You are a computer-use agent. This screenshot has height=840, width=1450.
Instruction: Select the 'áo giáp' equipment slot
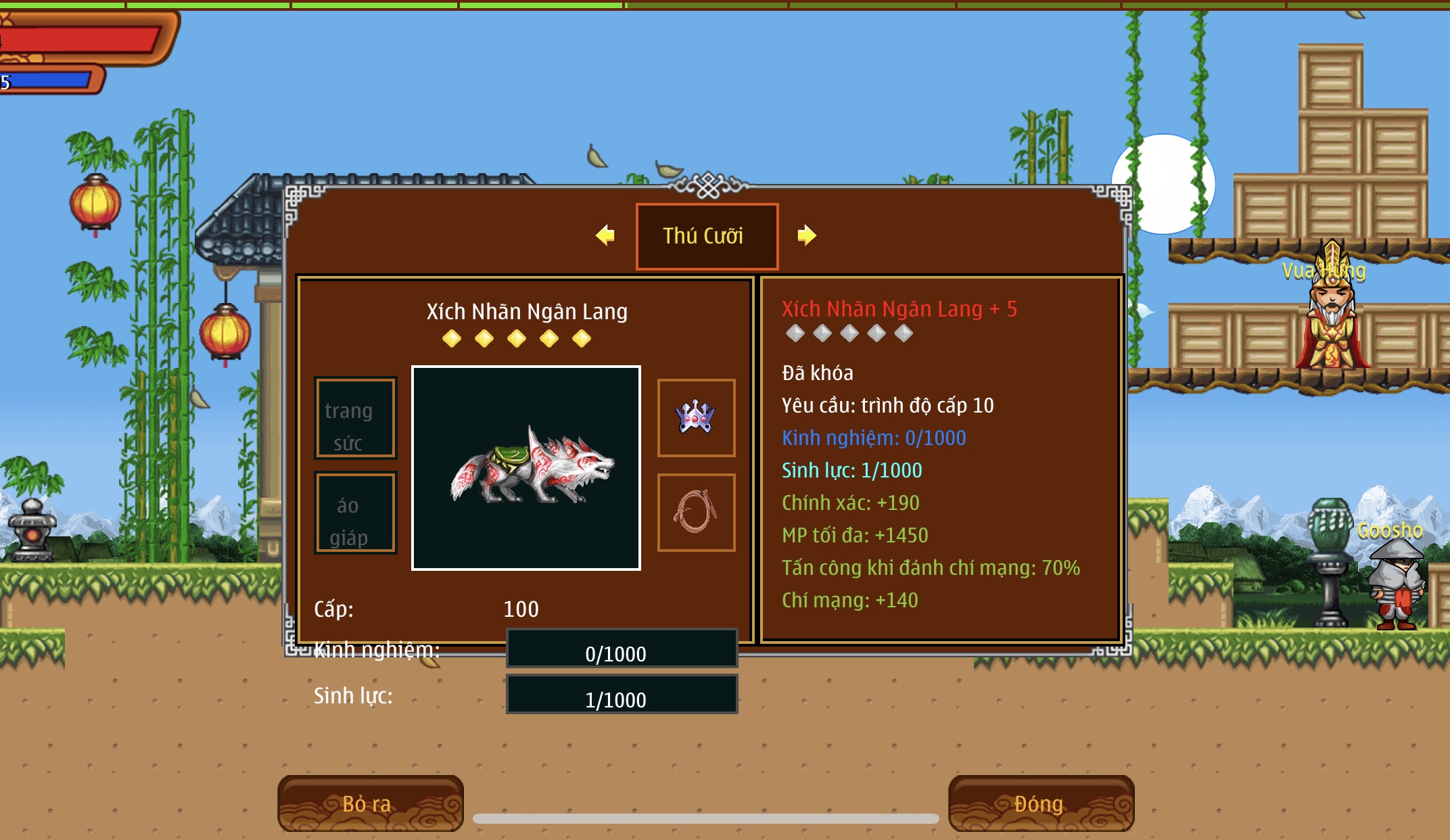(x=355, y=513)
